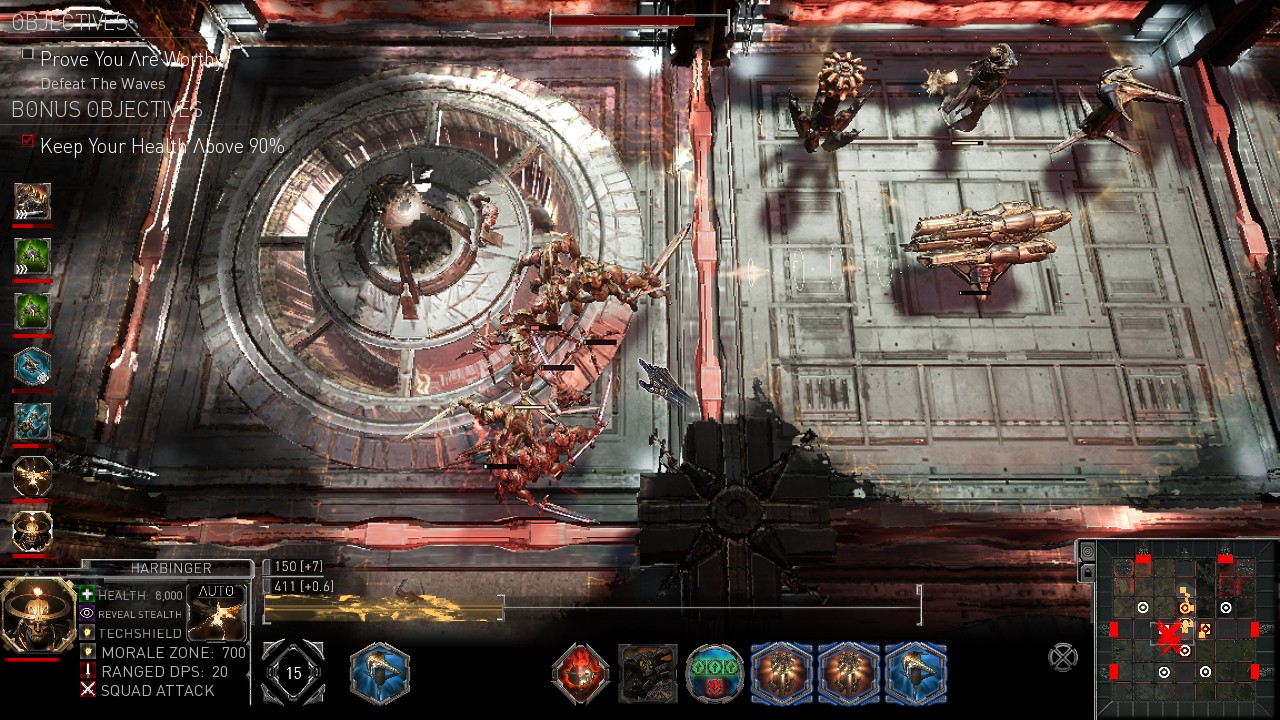
Task: Click the Squad Attack icon in the Harbinger stats
Action: point(87,689)
